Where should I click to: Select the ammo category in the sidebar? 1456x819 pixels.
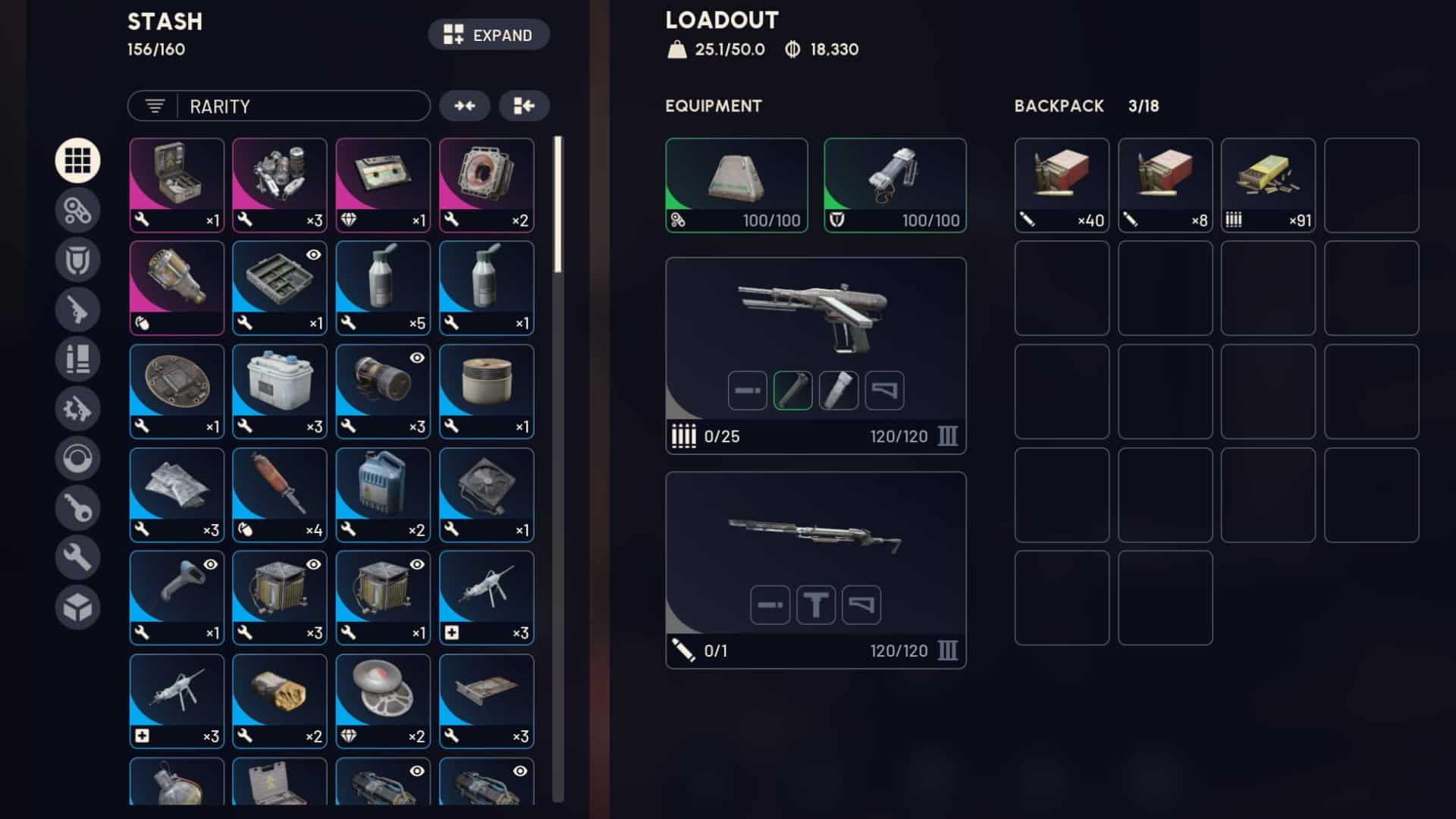78,359
